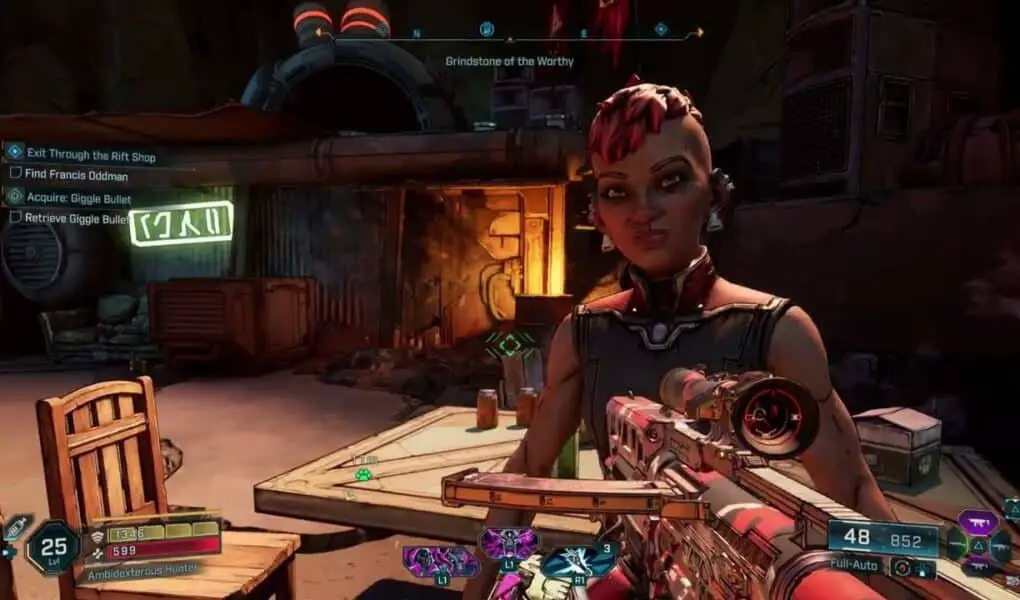Select the blue diamond marker on the compass
Image resolution: width=1020 pixels, height=600 pixels.
(661, 30)
